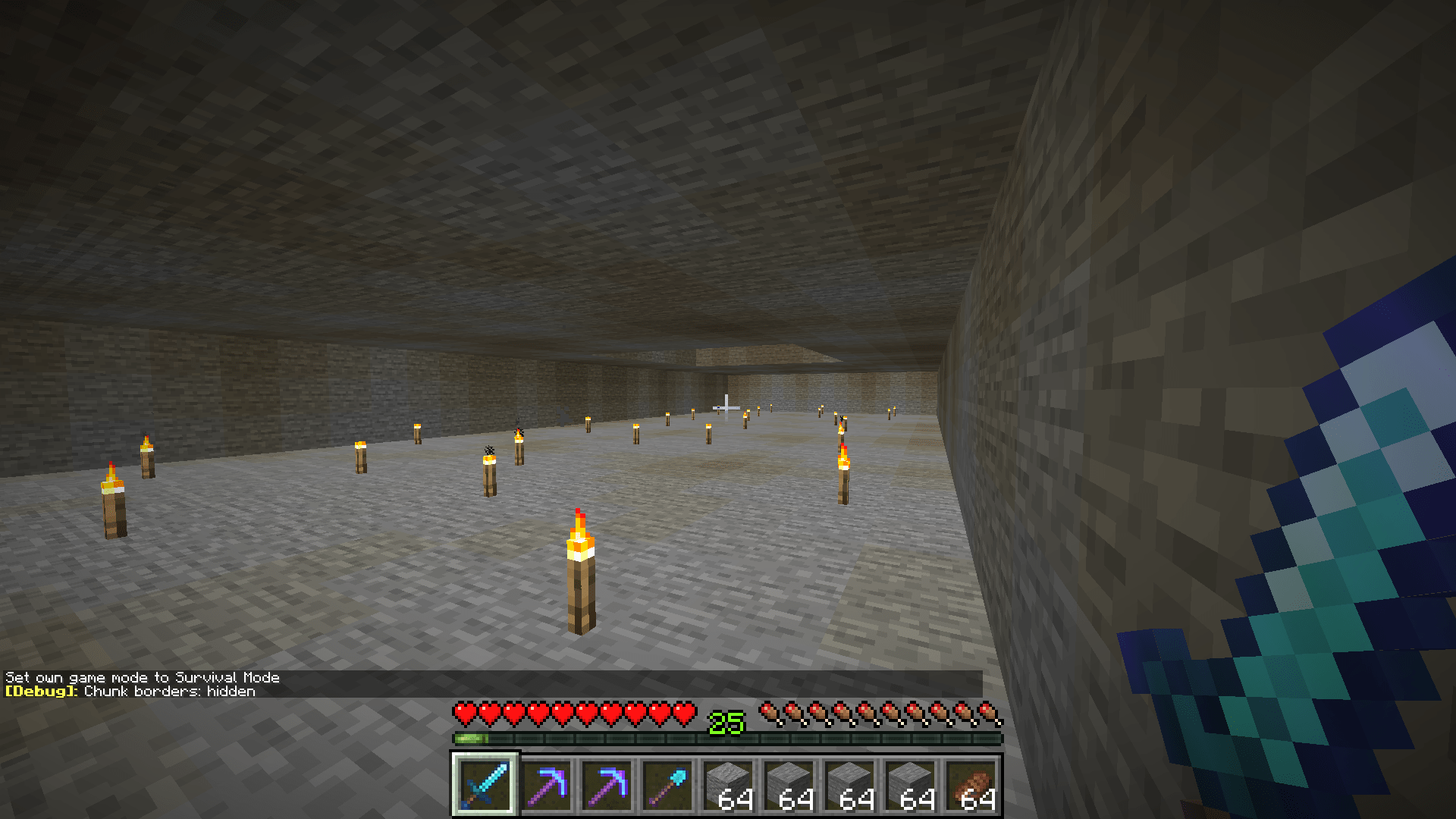Image resolution: width=1456 pixels, height=819 pixels.
Task: Select the first enchanted pickaxe in the hotbar
Action: (547, 785)
